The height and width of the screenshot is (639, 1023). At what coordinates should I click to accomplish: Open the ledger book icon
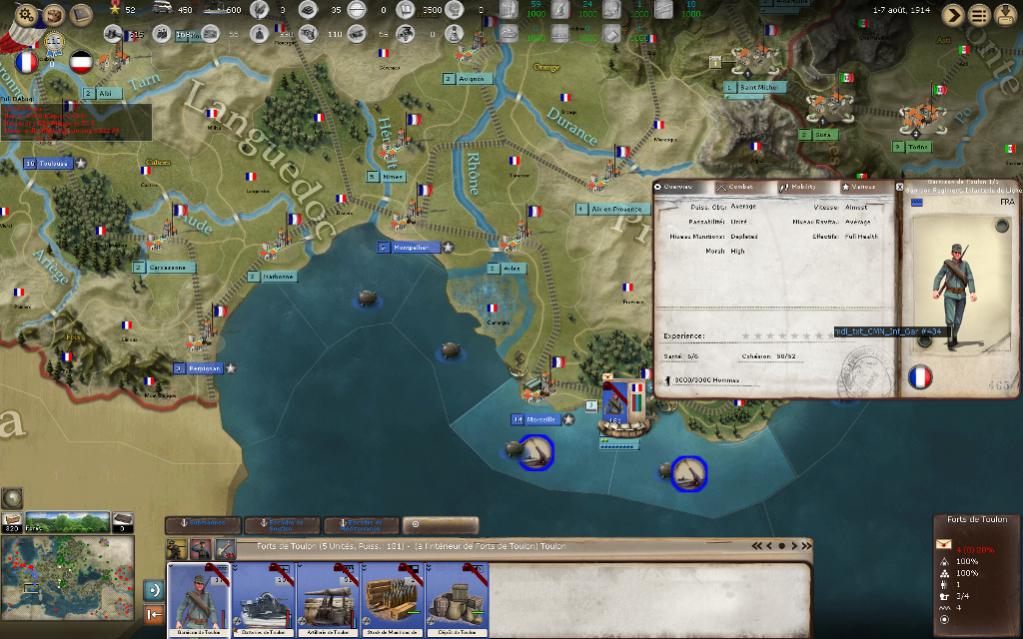coord(53,14)
